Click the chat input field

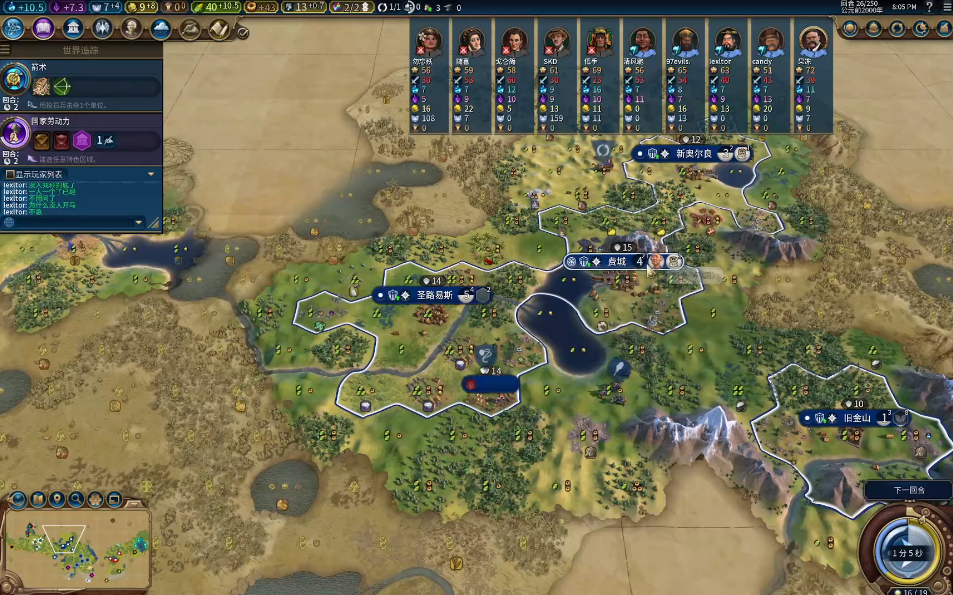tap(75, 222)
